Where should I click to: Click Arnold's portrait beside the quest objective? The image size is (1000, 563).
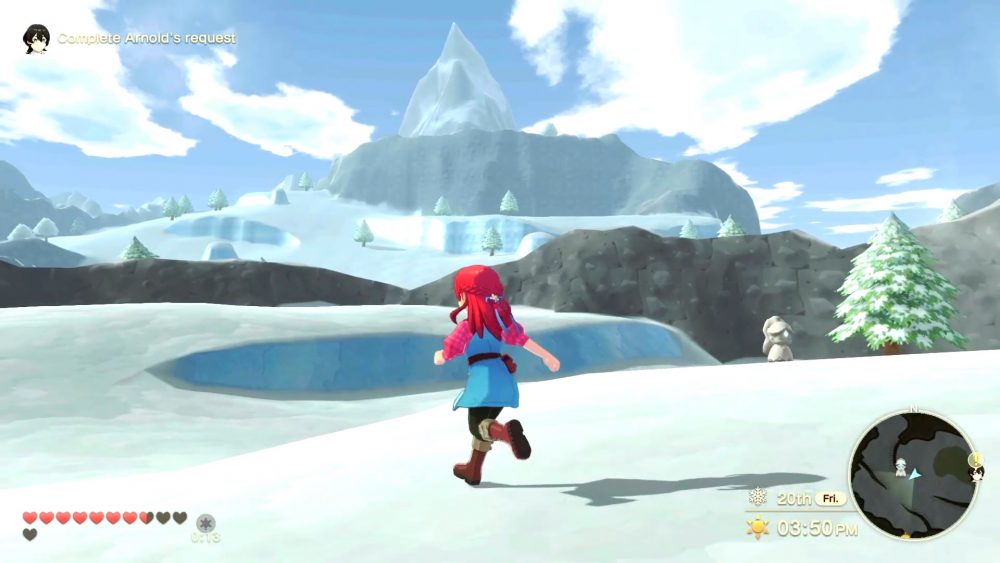point(37,38)
